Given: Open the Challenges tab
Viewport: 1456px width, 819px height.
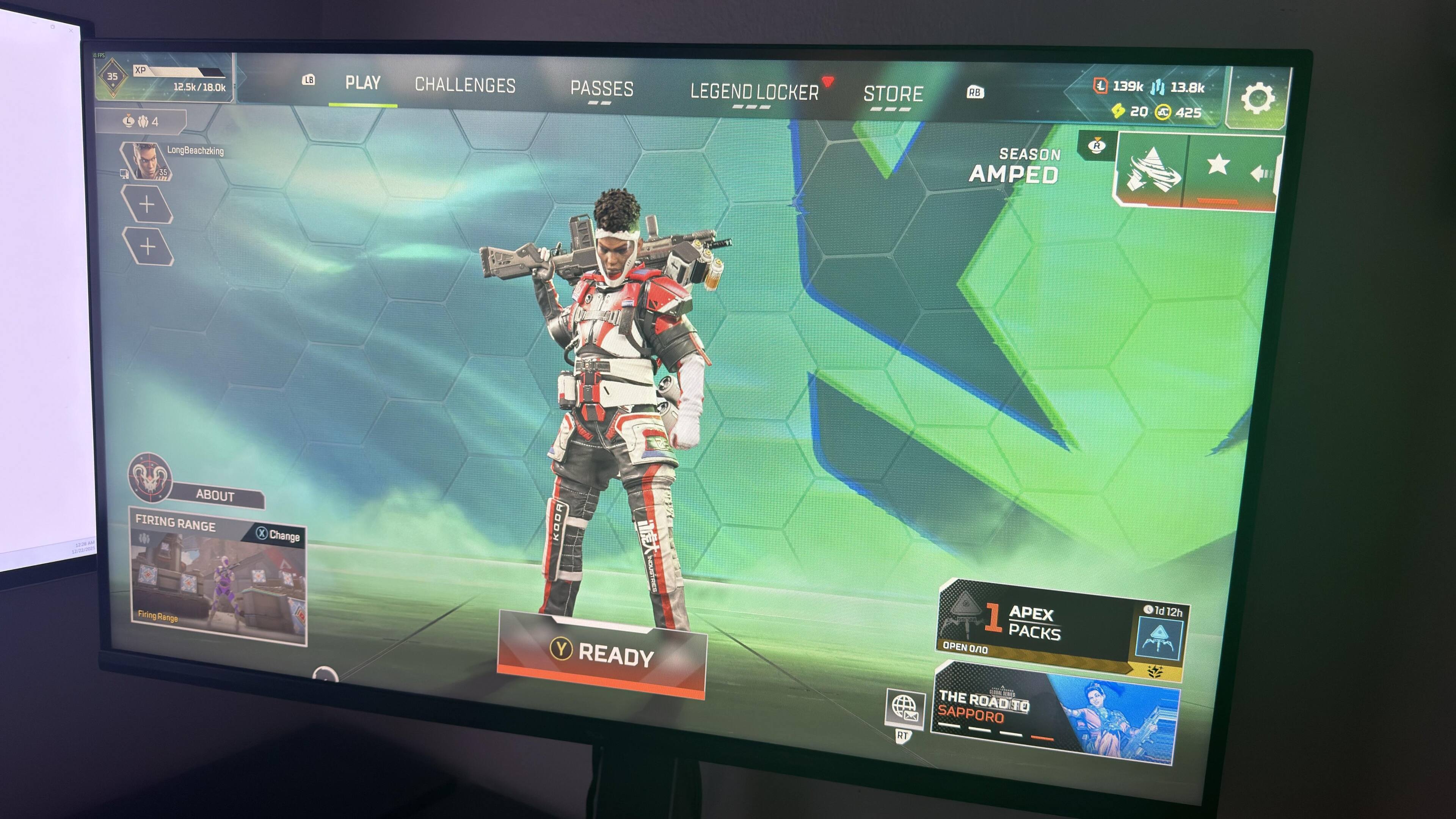Looking at the screenshot, I should point(464,85).
